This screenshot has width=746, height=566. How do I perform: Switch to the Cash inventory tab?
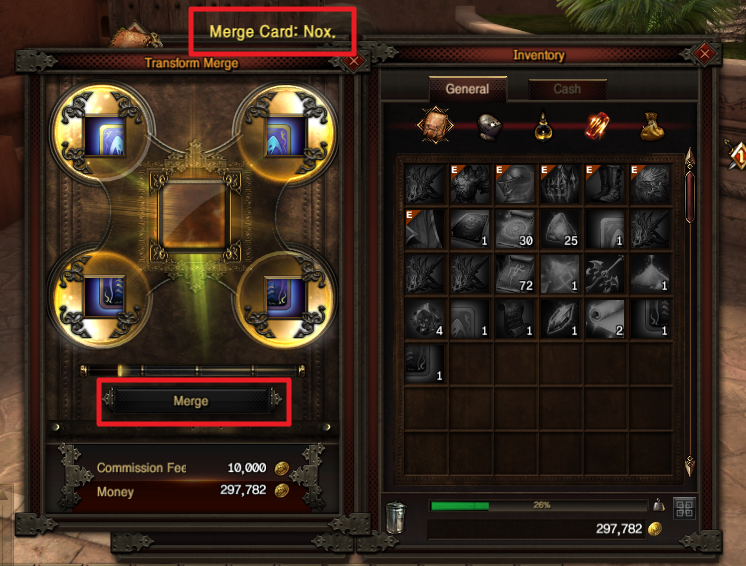pyautogui.click(x=567, y=89)
